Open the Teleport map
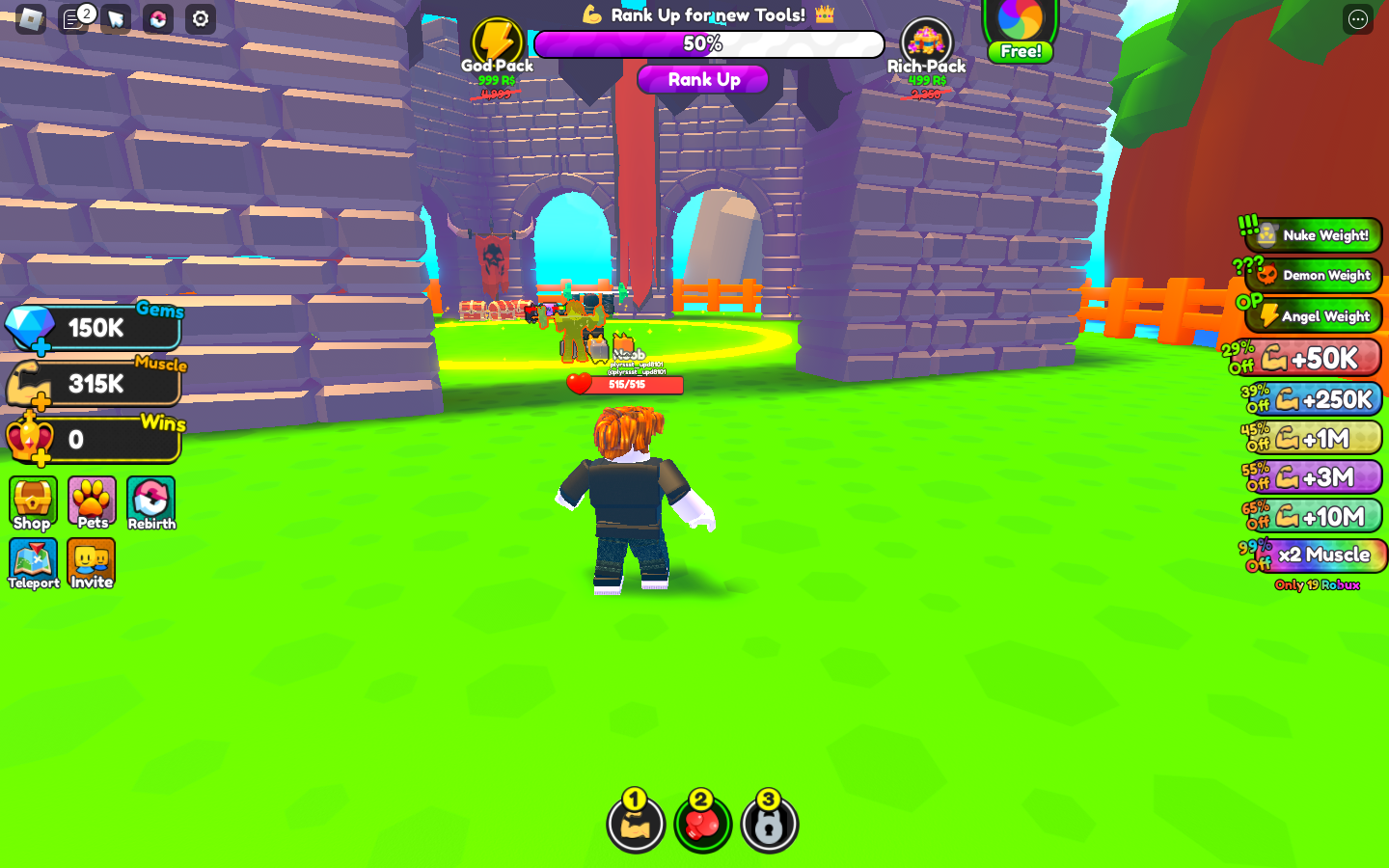1389x868 pixels. 33,564
